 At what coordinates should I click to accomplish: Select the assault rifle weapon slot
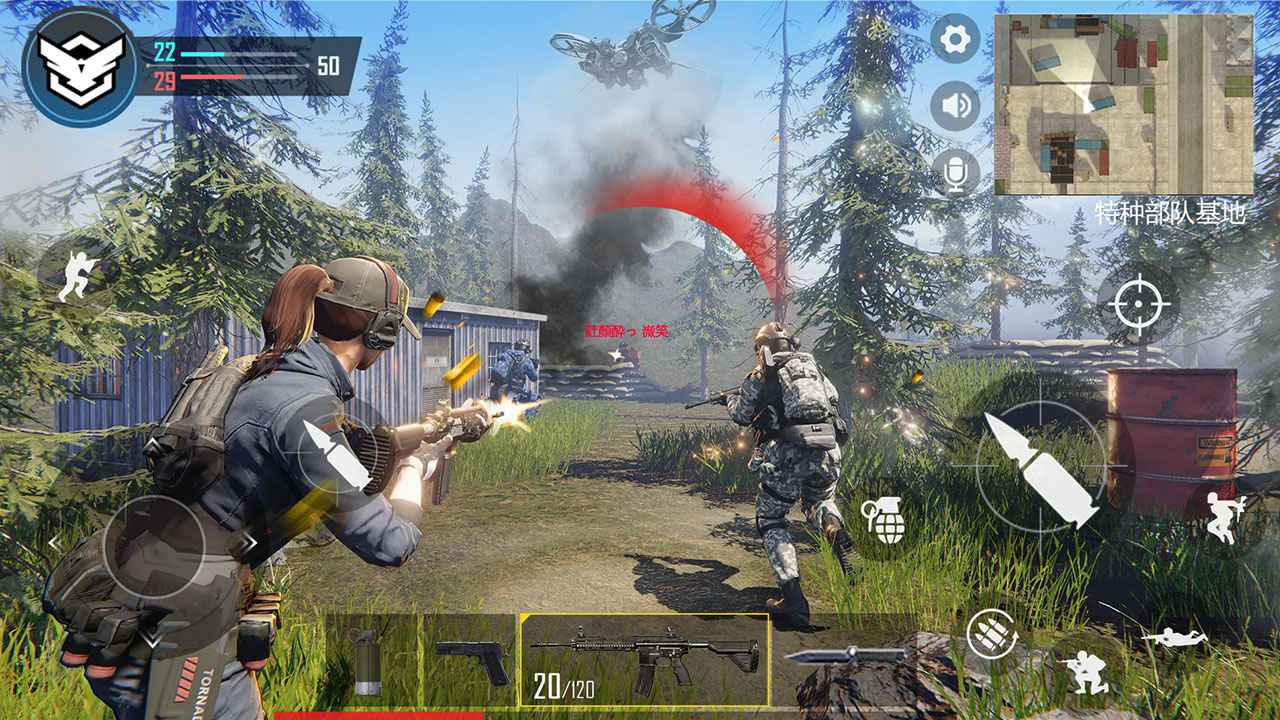pos(644,658)
